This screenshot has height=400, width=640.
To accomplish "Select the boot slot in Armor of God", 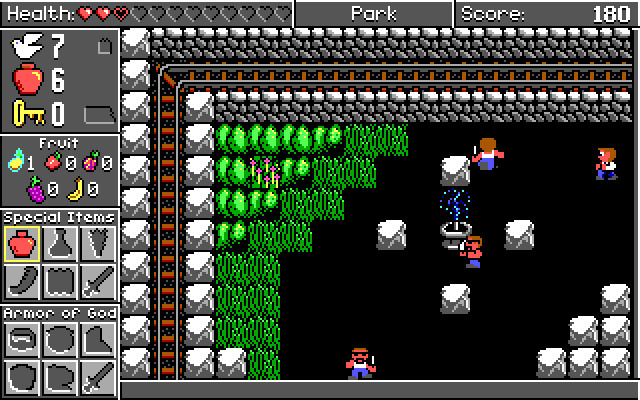I will [97, 340].
